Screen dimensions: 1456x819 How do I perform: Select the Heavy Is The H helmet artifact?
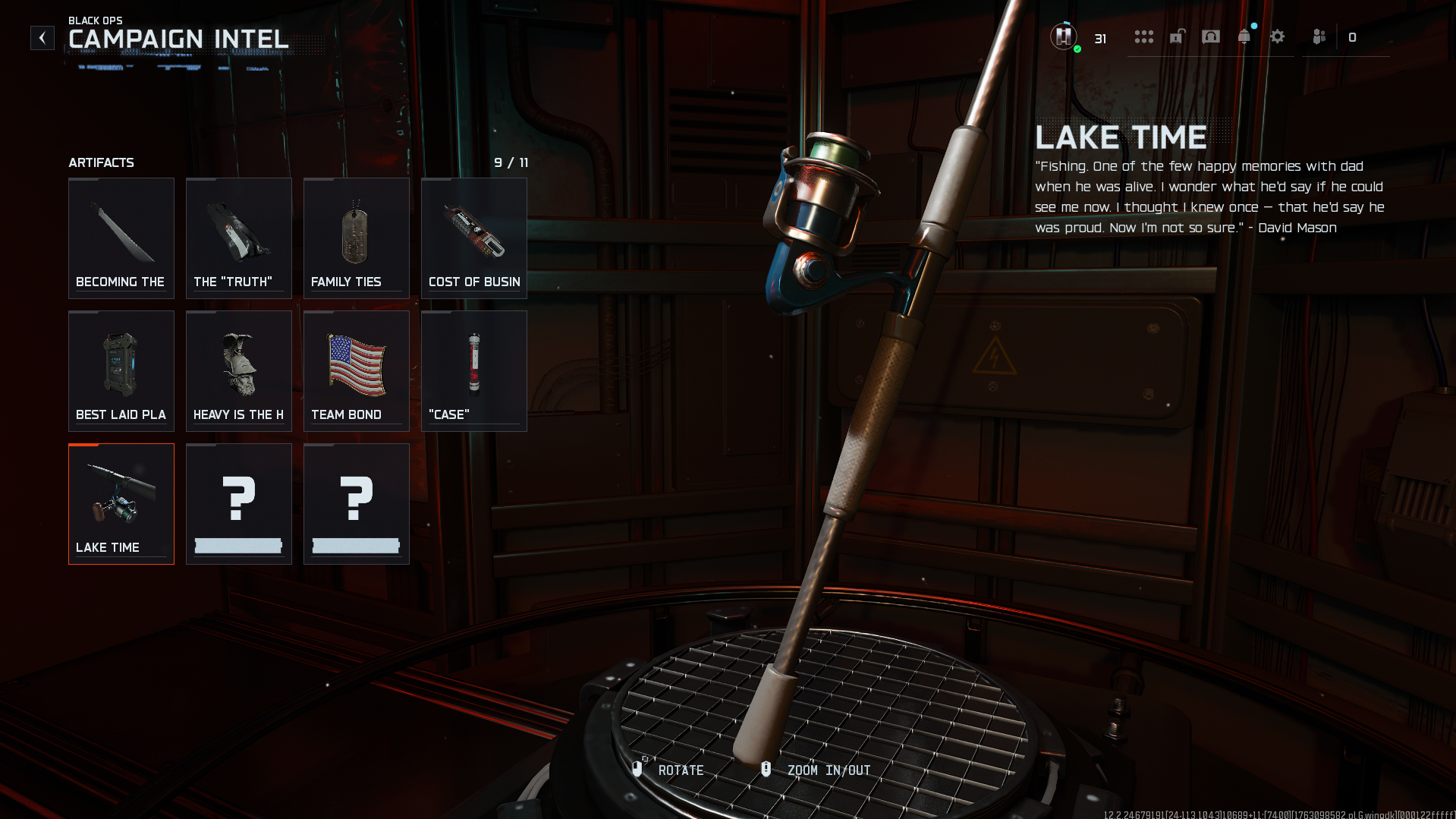tap(239, 370)
